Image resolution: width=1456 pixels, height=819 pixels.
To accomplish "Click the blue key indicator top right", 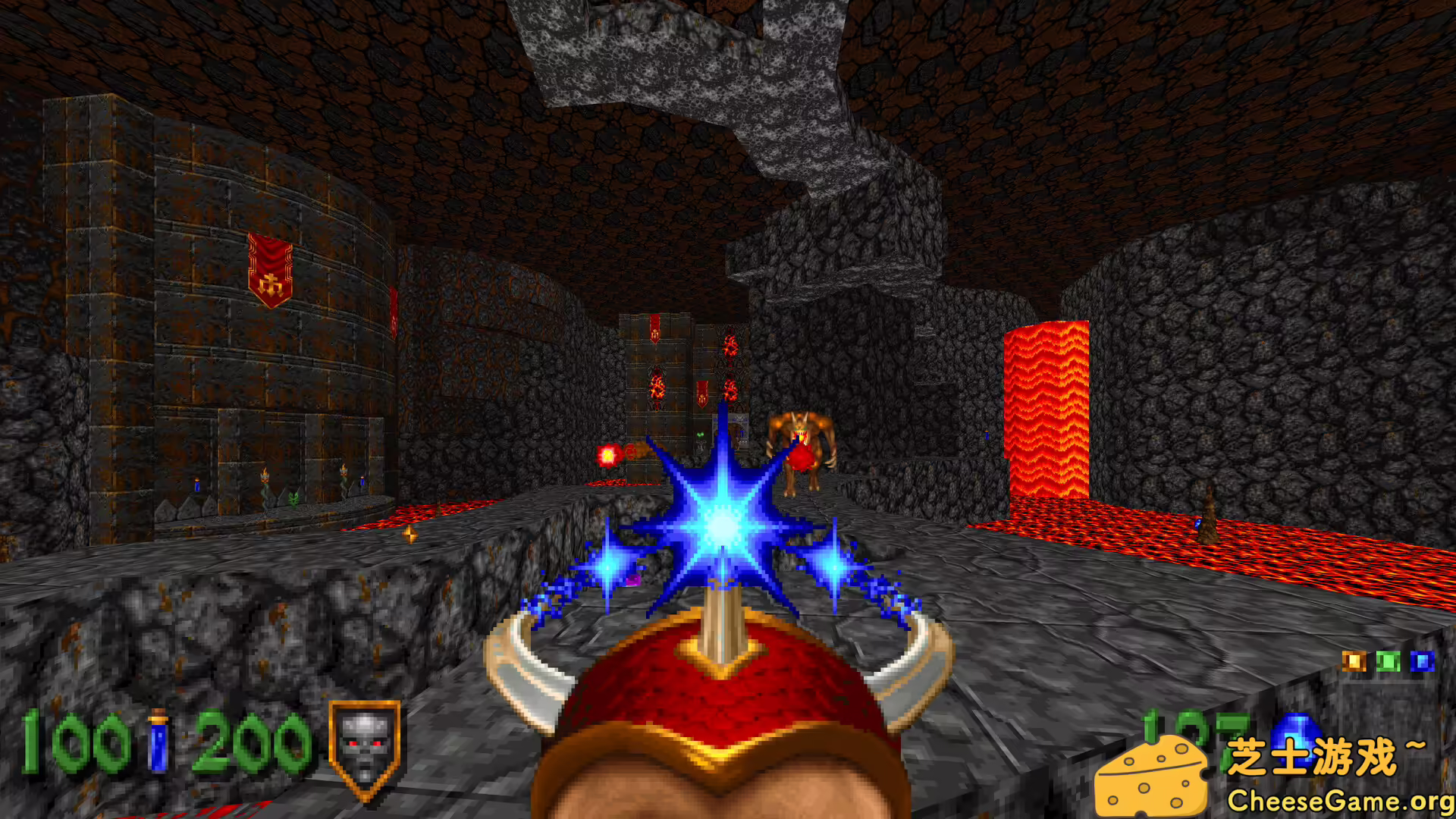I will pyautogui.click(x=1423, y=661).
